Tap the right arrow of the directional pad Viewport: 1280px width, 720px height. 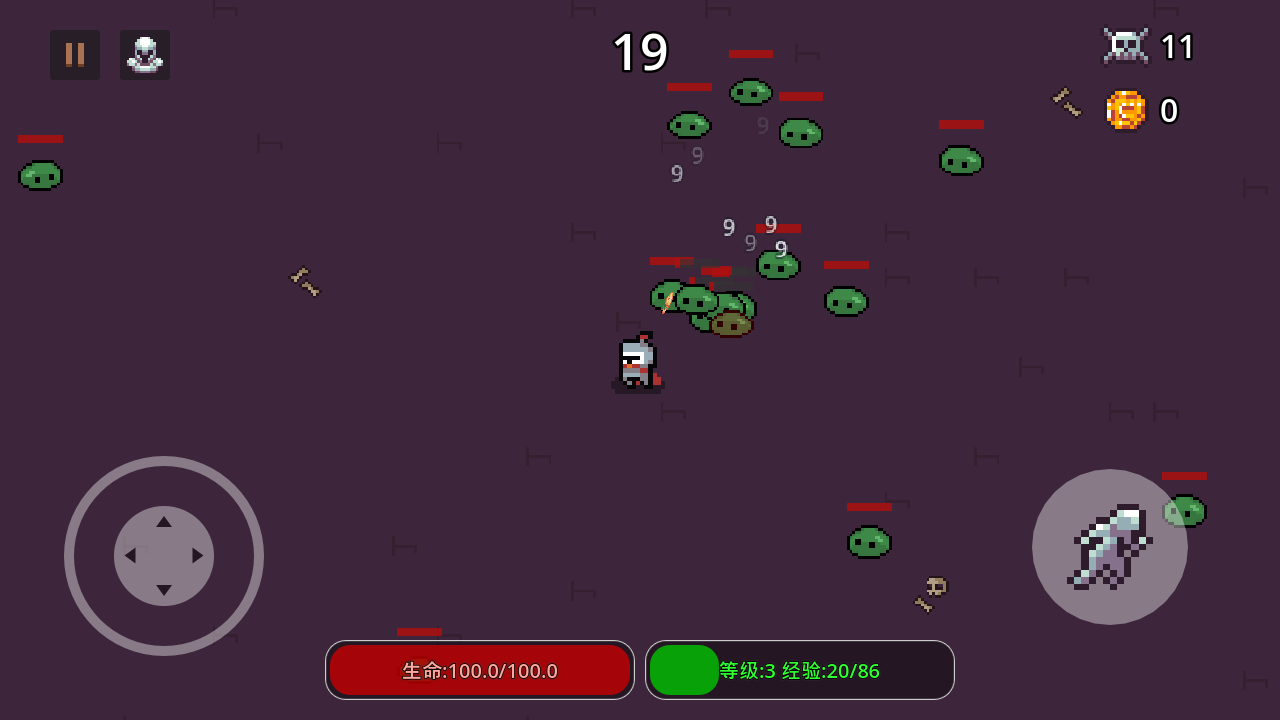coord(196,557)
